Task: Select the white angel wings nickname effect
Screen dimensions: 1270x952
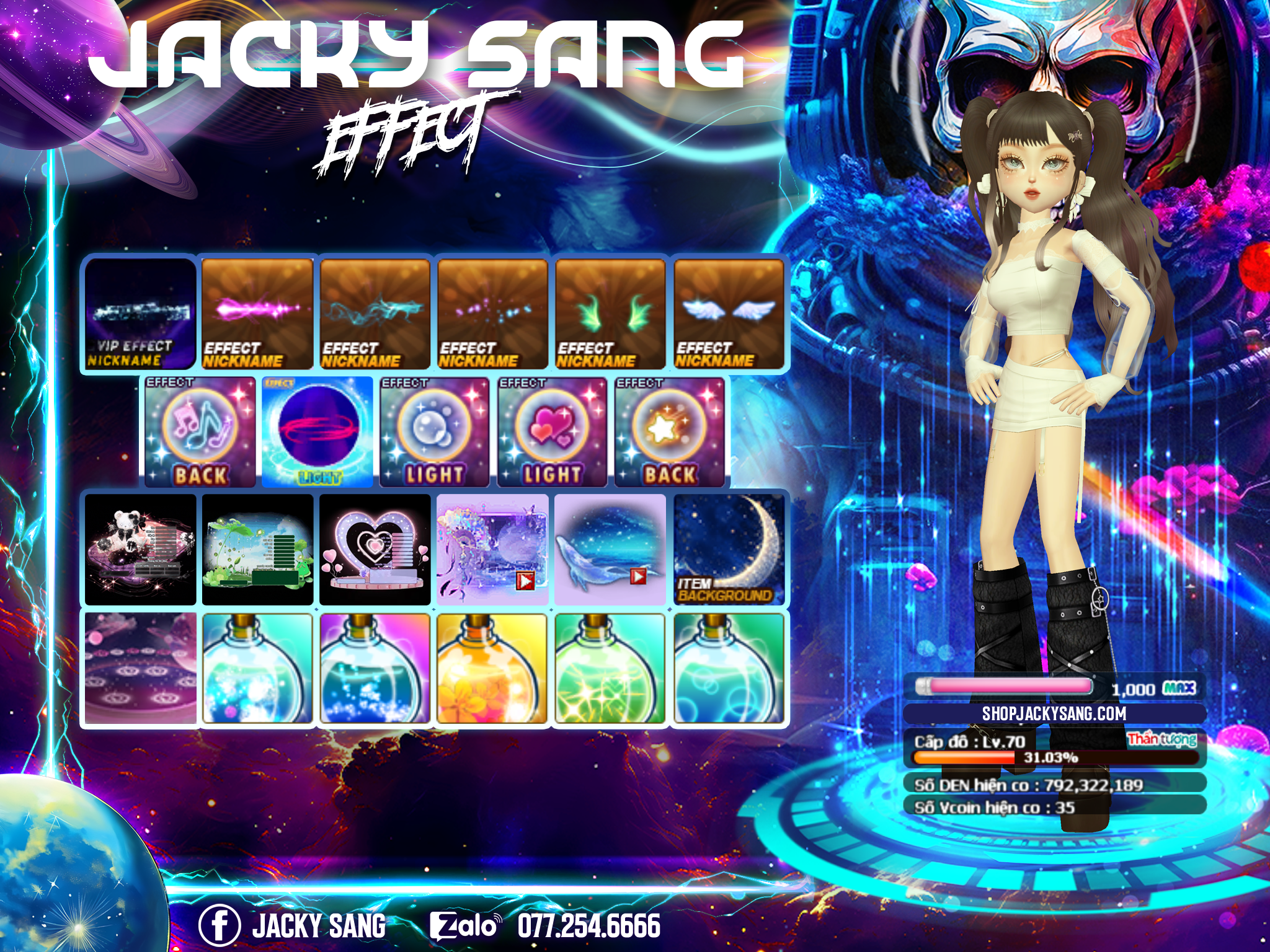Action: coord(729,314)
